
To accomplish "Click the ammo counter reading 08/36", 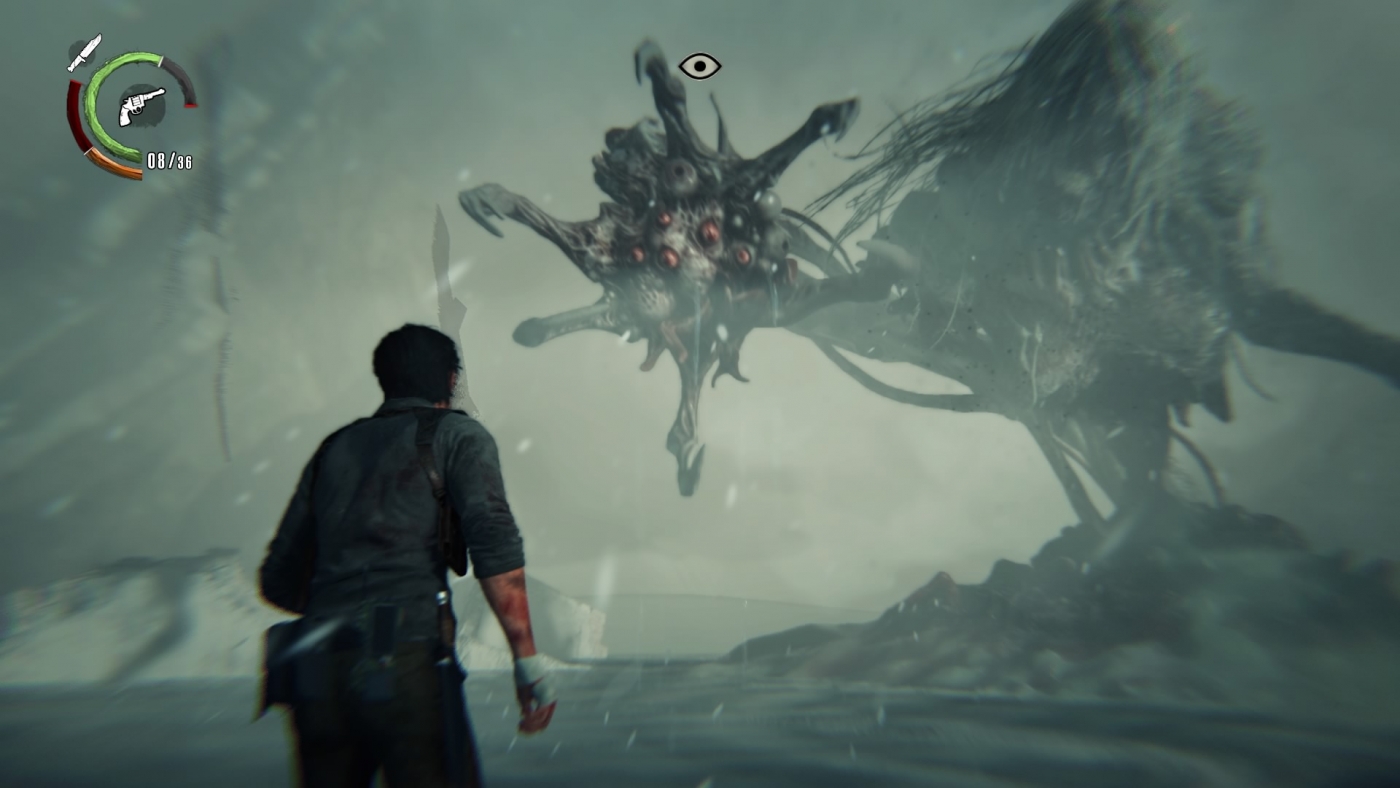I will tap(170, 160).
